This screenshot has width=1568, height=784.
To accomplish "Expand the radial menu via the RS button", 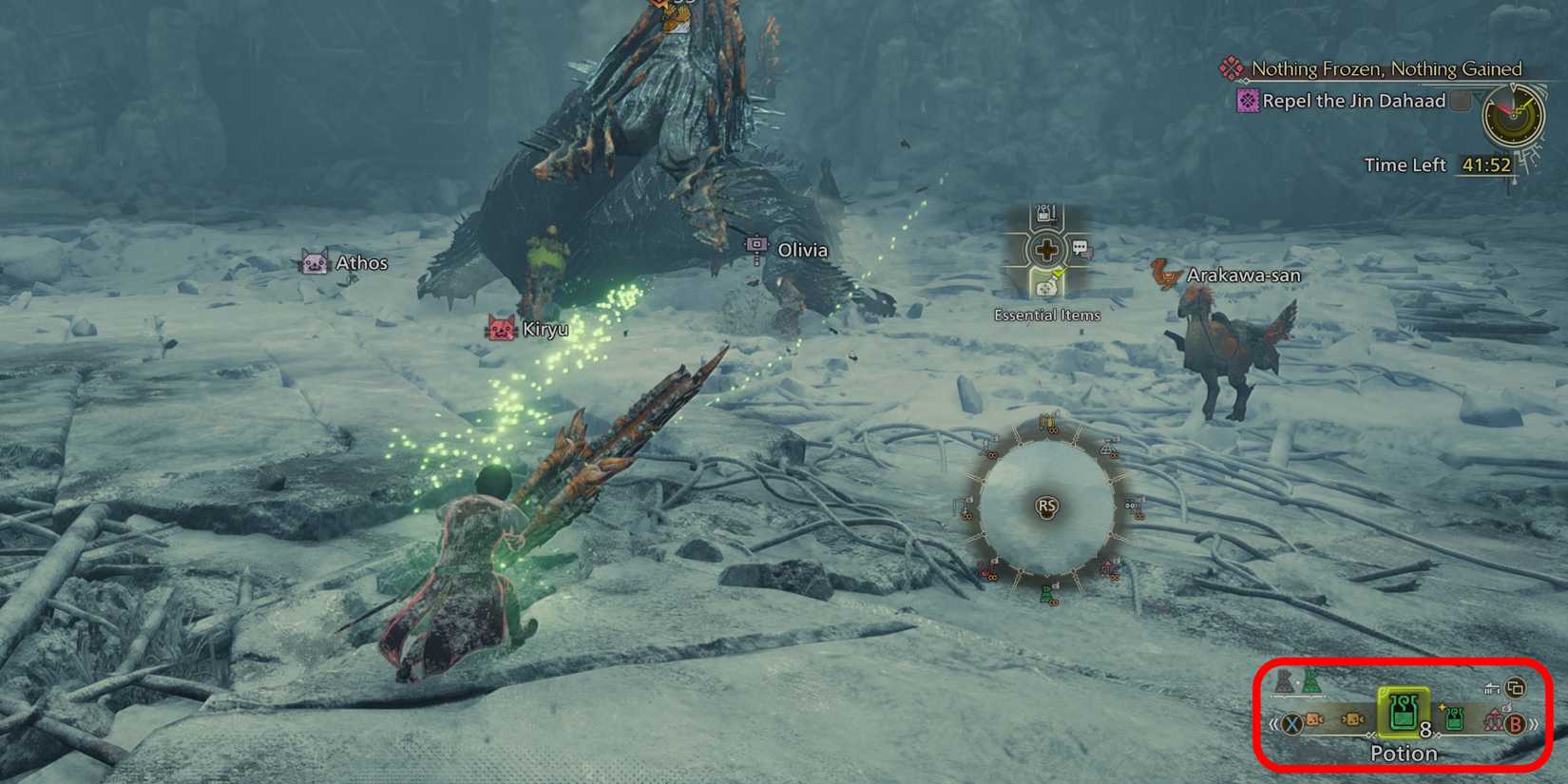I will point(1045,506).
